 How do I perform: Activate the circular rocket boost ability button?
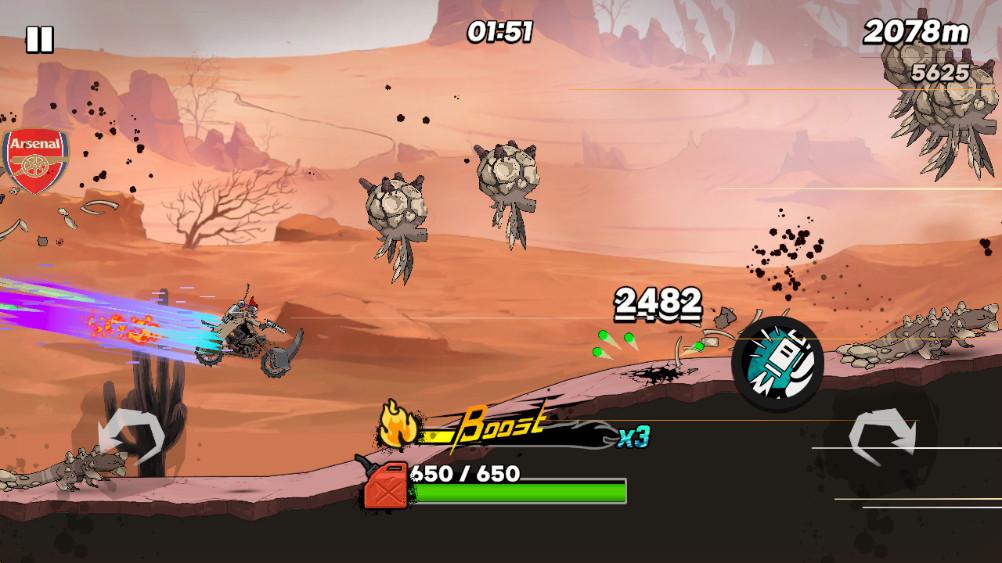click(x=777, y=364)
